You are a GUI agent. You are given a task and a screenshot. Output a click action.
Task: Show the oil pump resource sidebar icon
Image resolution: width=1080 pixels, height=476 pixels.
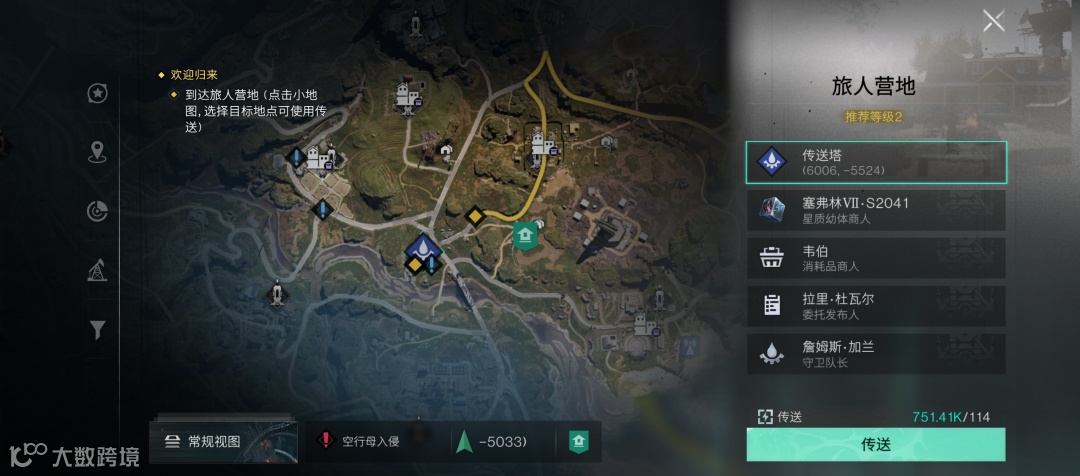98,270
